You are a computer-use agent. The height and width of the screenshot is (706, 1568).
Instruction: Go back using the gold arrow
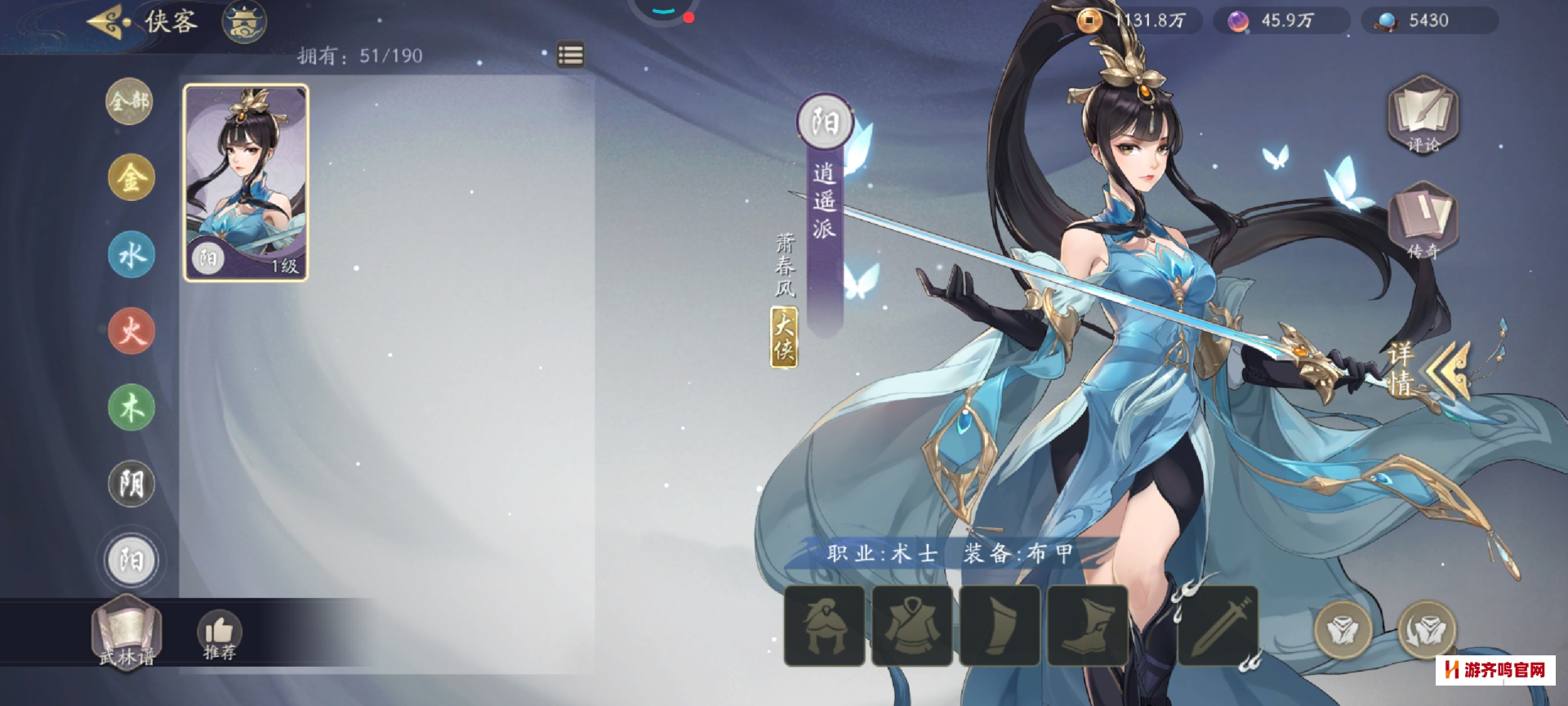[x=109, y=21]
